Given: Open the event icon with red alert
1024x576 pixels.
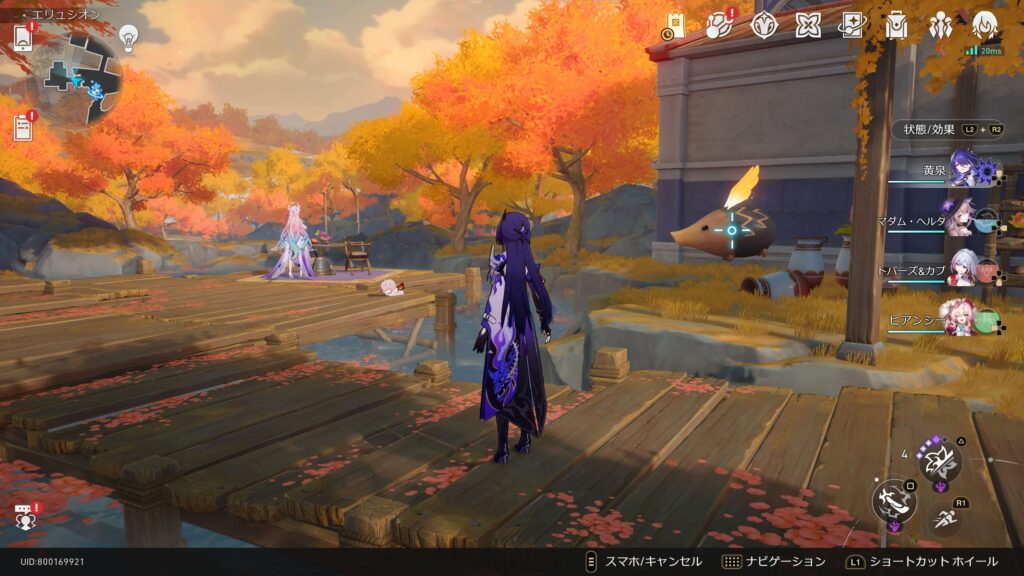Looking at the screenshot, I should [x=720, y=24].
